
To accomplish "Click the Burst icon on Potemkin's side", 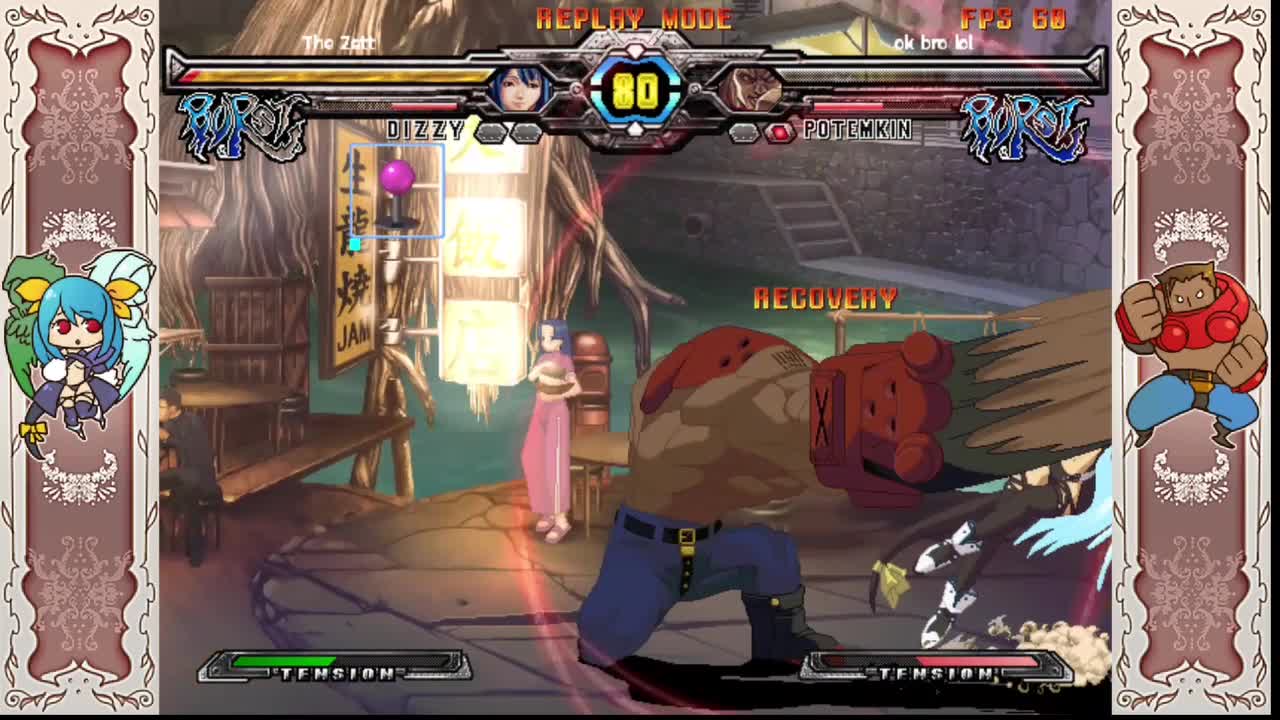I will tap(1025, 126).
